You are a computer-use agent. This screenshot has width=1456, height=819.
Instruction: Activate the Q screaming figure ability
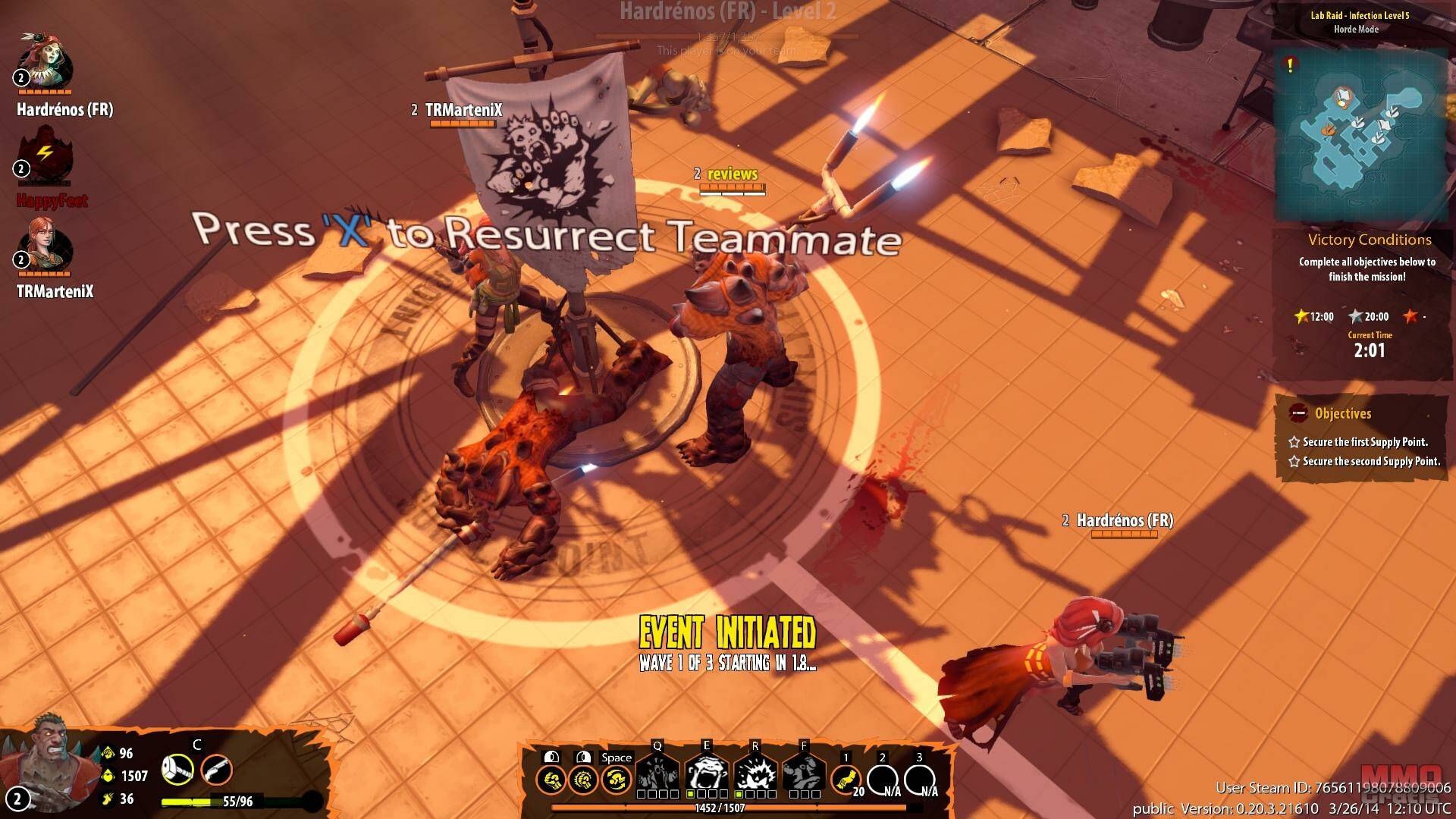(657, 774)
